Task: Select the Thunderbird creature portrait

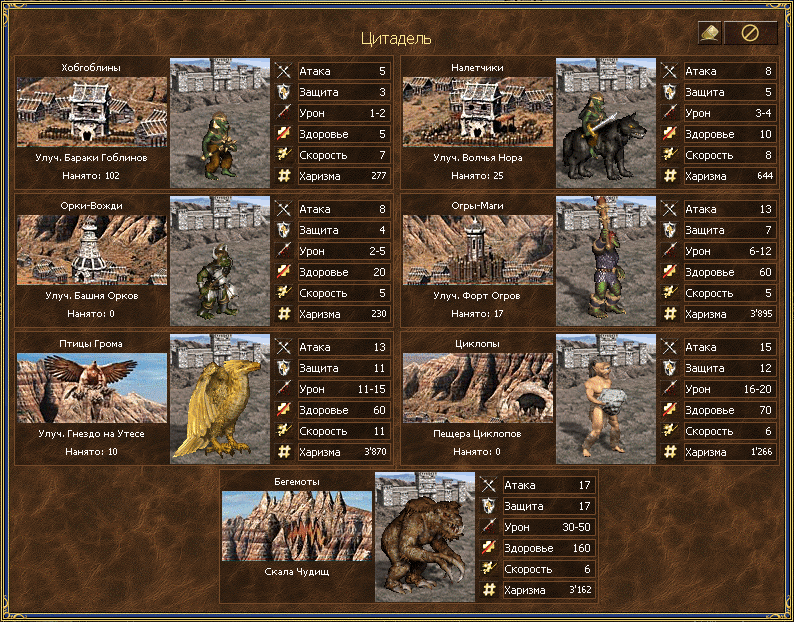Action: click(x=220, y=398)
